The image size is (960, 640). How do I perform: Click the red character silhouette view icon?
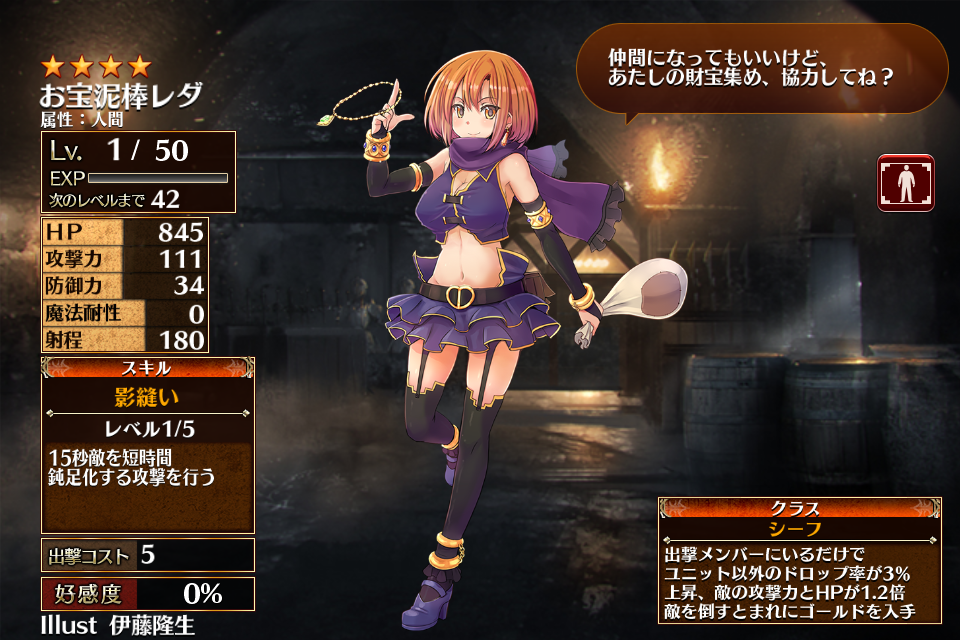[x=905, y=183]
